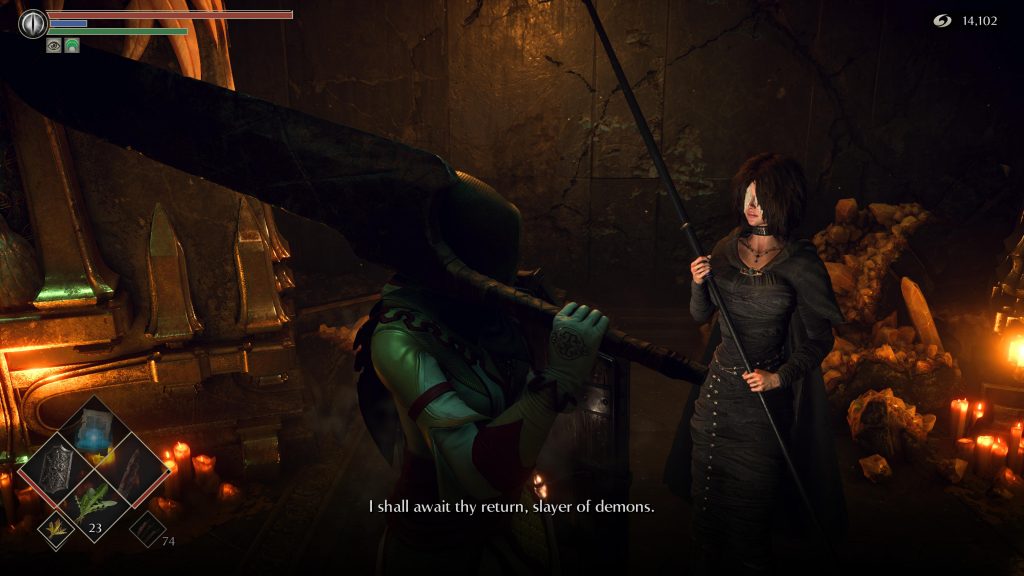Select the arrows ammunition slot
1024x576 pixels.
pos(147,529)
